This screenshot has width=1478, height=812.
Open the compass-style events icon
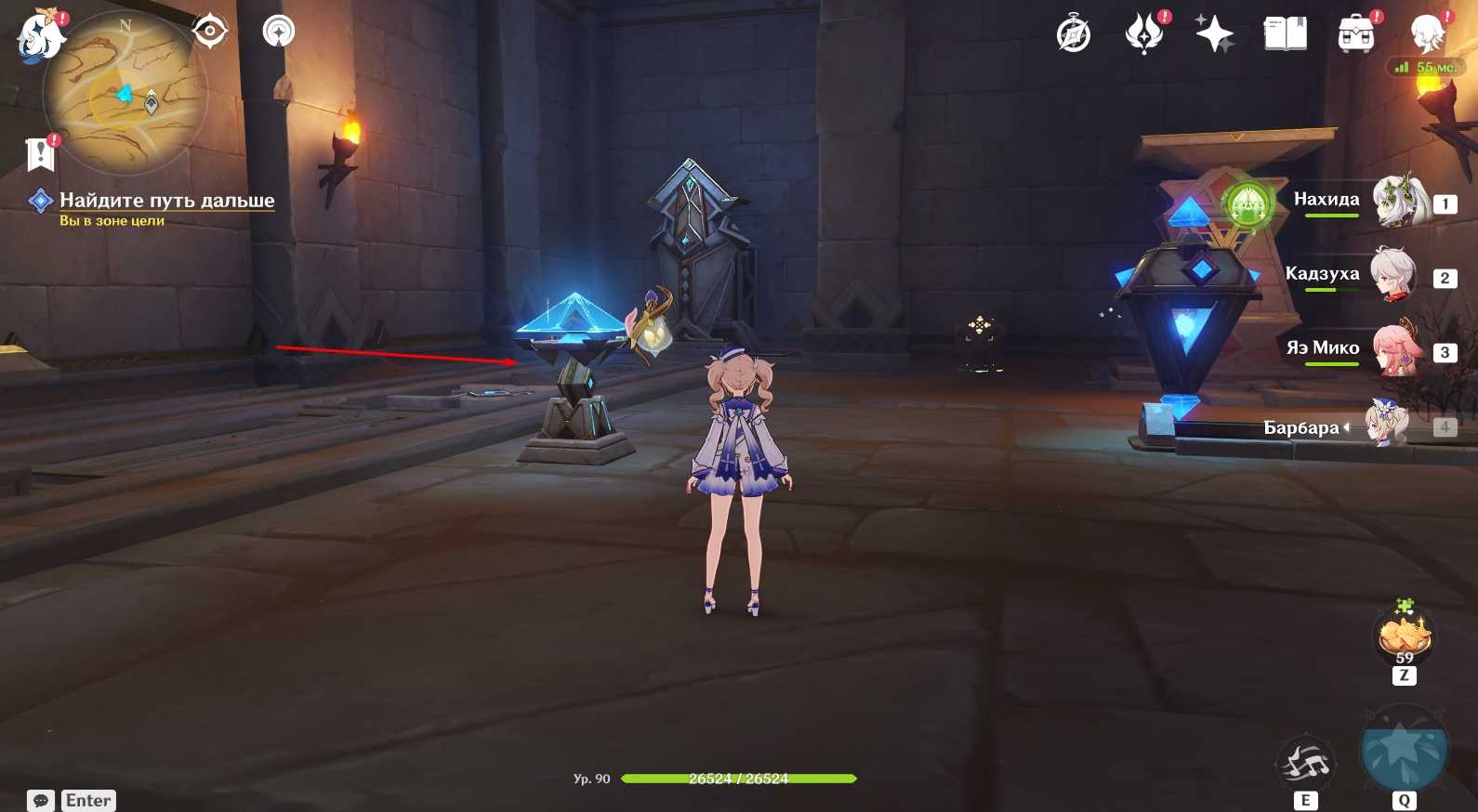1074,35
